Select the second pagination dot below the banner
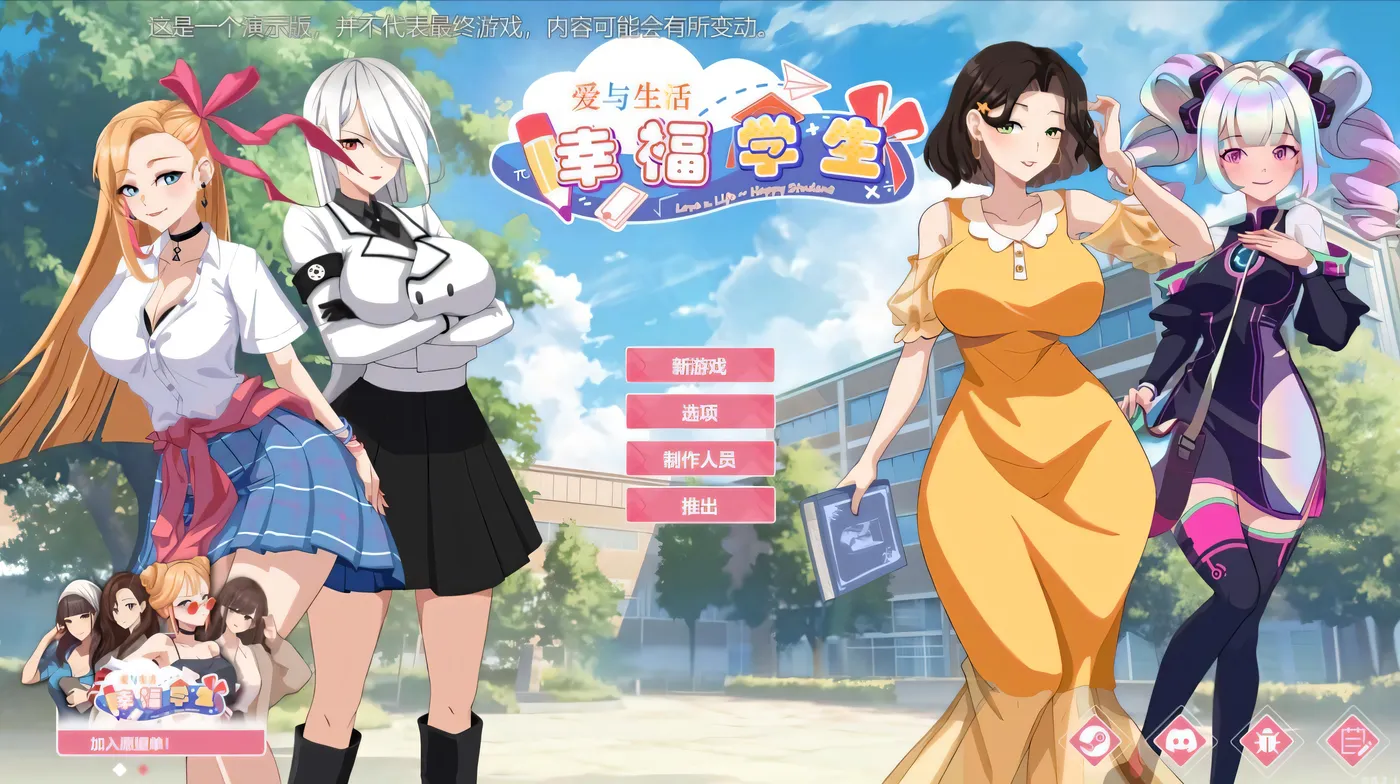The height and width of the screenshot is (784, 1400). [x=143, y=768]
